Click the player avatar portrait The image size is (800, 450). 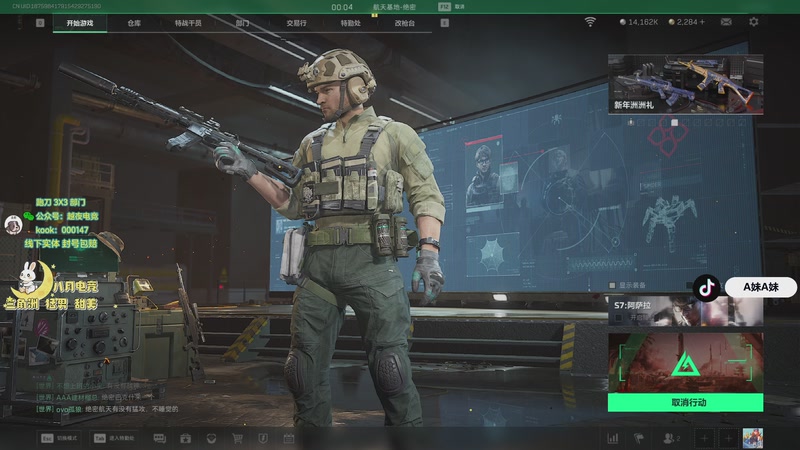click(x=752, y=438)
